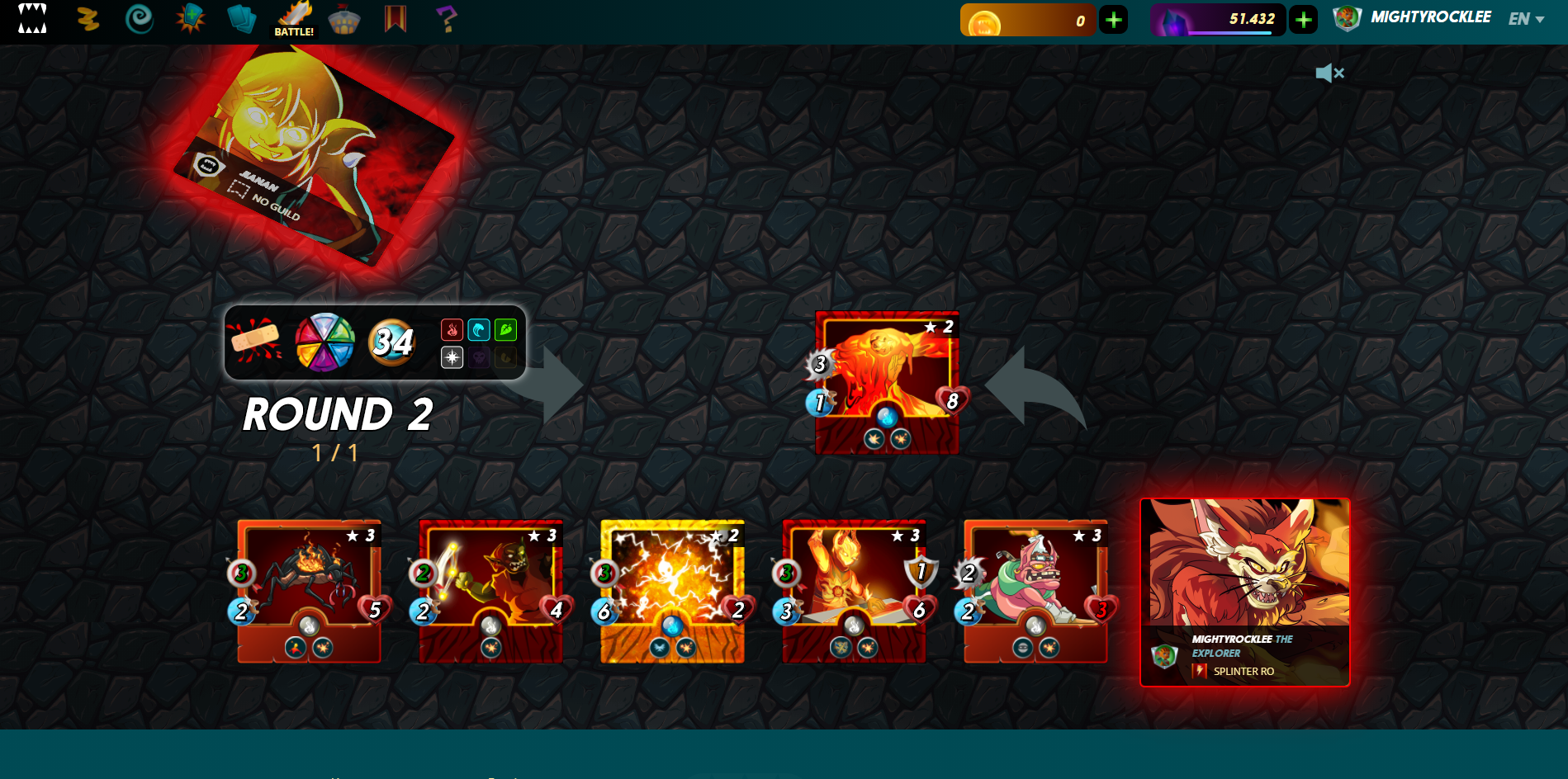Click the green plus next to credits

pos(1114,18)
